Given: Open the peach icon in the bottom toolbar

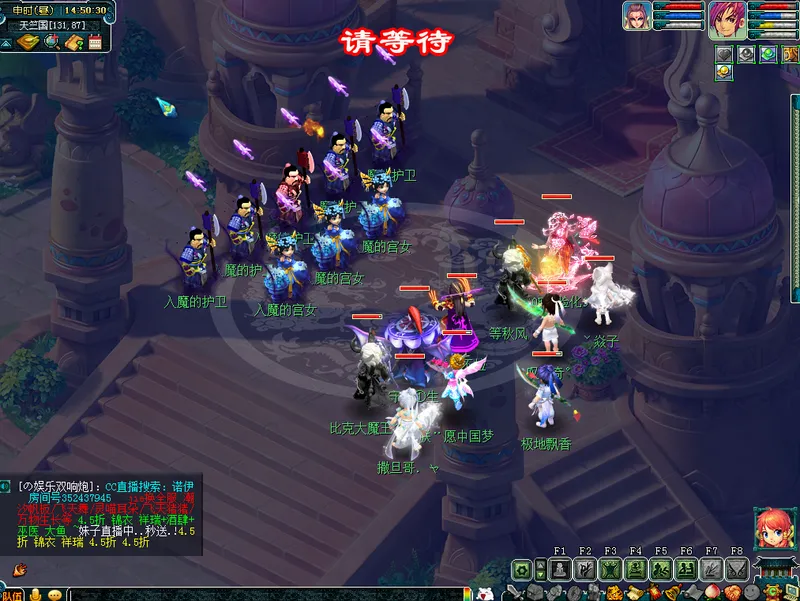Looking at the screenshot, I should pos(710,593).
